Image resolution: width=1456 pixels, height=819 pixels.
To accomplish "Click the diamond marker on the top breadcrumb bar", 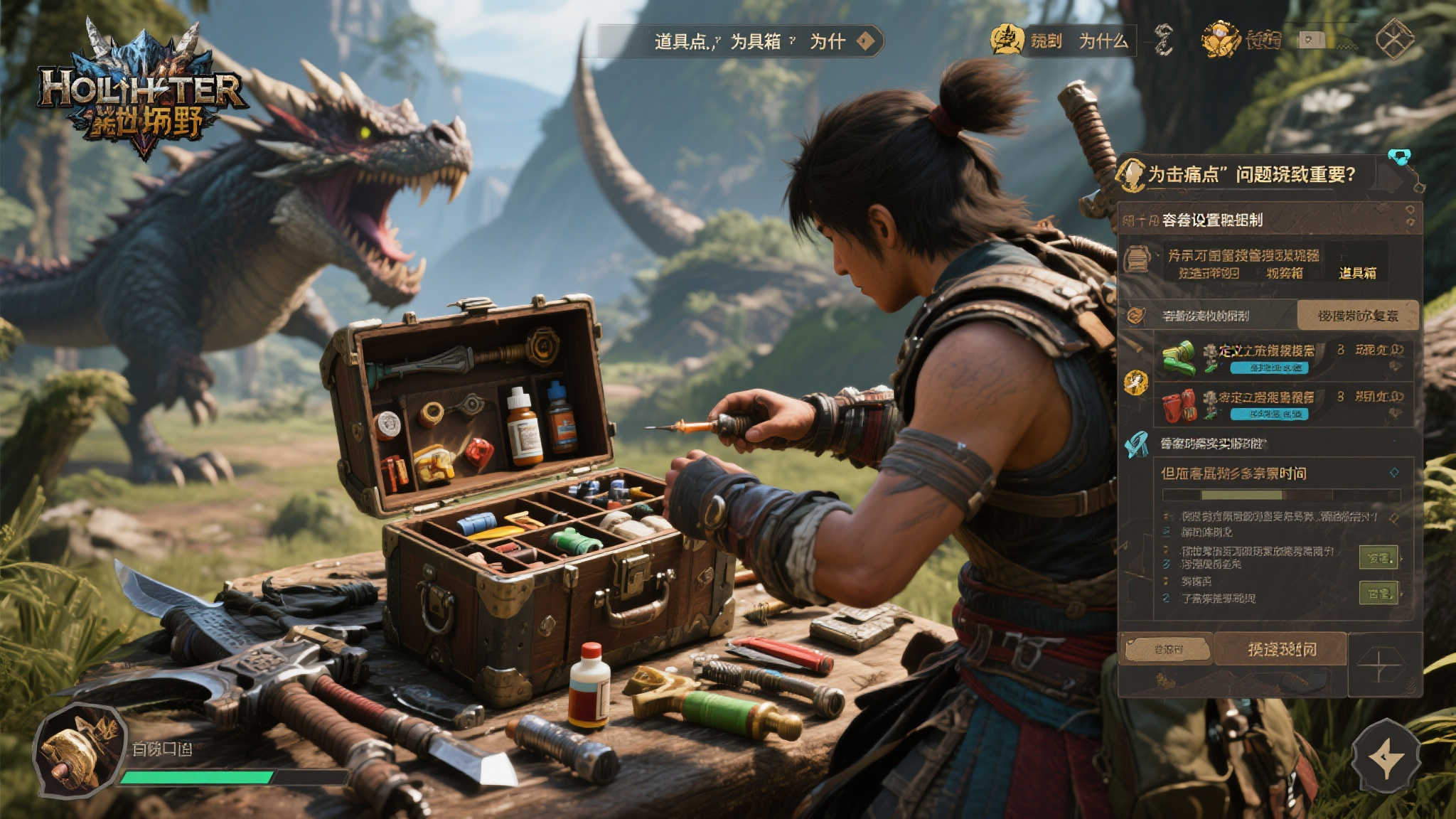I will coord(865,41).
